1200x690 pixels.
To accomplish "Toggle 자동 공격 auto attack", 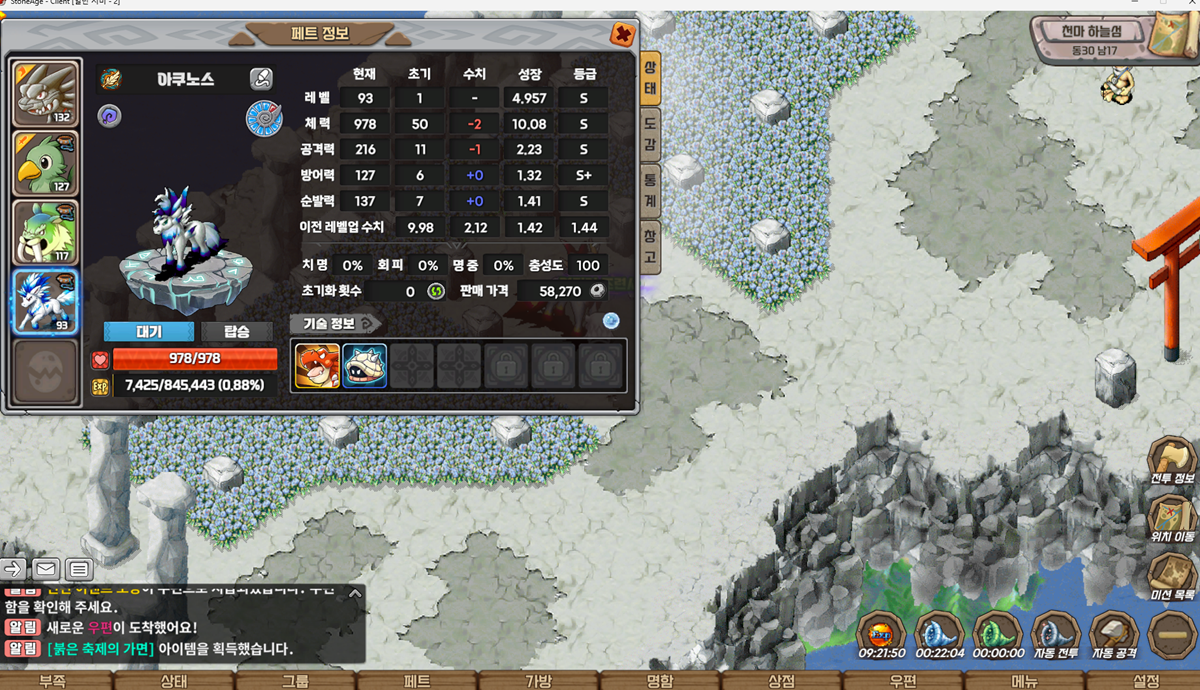I will (1114, 636).
